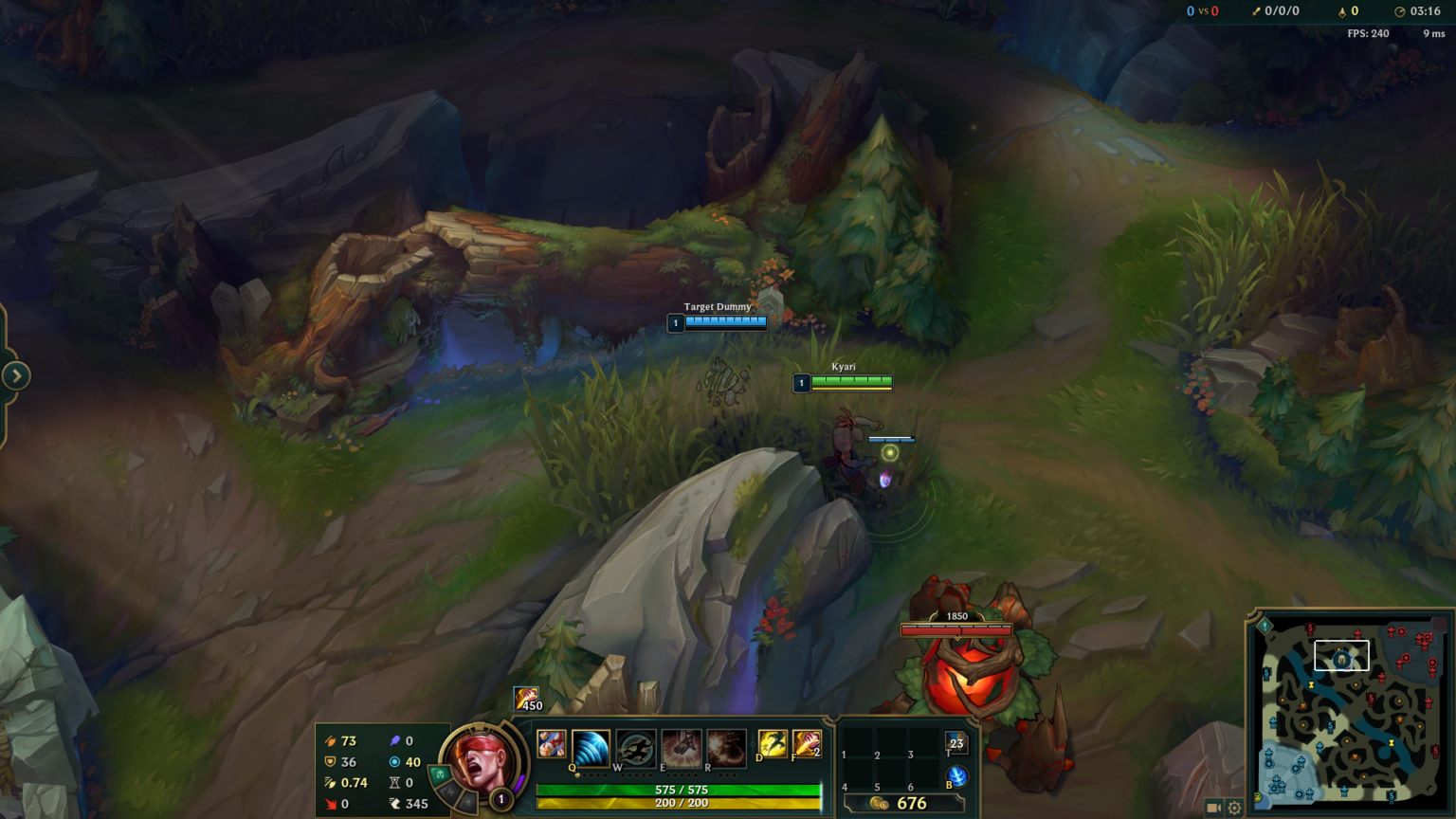The image size is (1456, 819).
Task: Expand the collapsed side panel using the left-edge chevron
Action: (16, 375)
